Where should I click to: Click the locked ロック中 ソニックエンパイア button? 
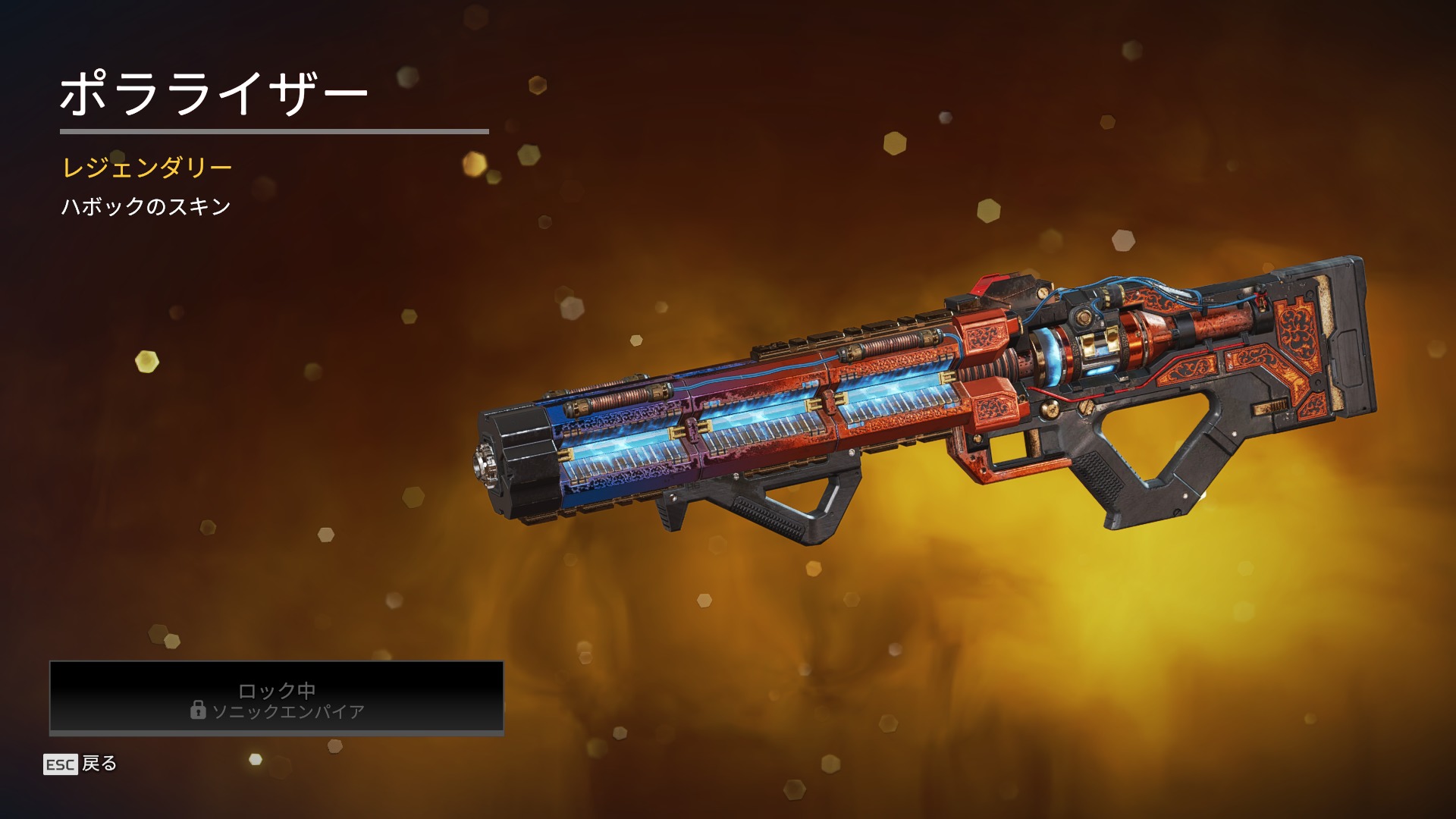click(x=277, y=698)
